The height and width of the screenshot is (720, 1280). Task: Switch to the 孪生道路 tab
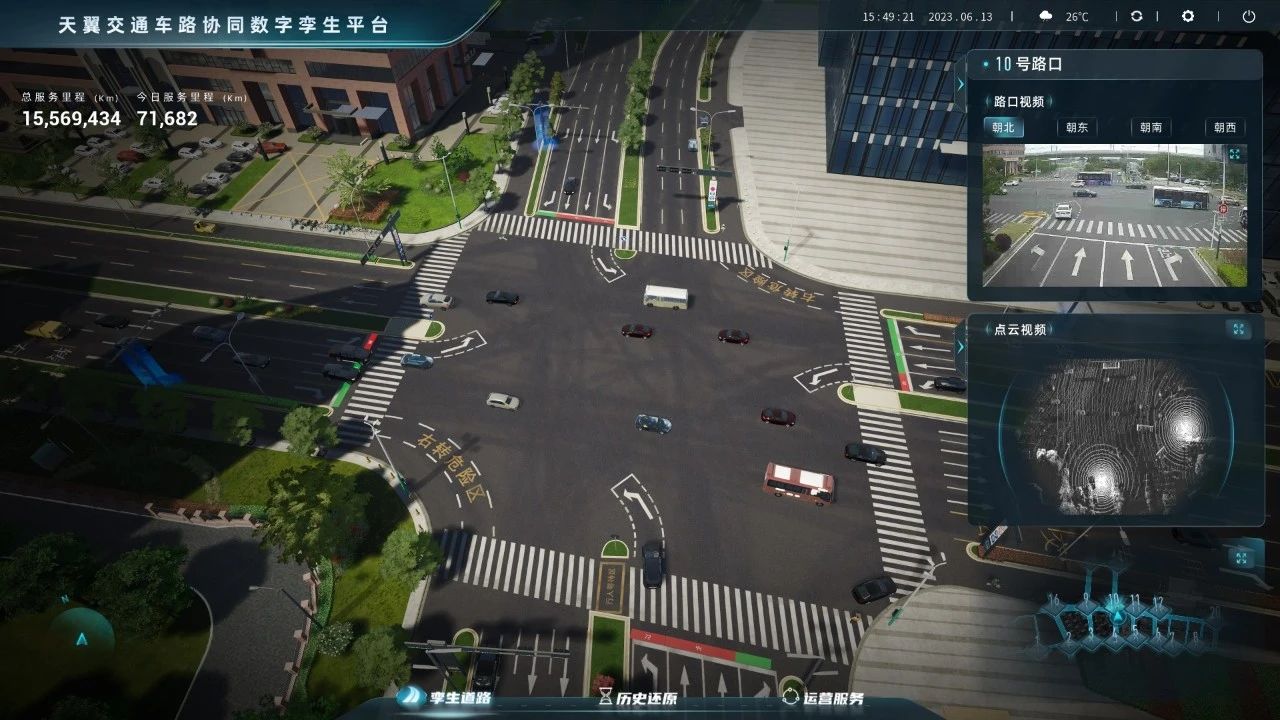[446, 698]
